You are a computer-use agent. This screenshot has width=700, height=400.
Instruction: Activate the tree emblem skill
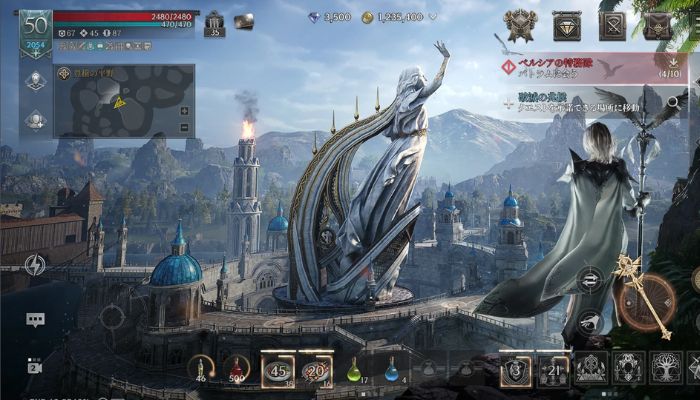(663, 368)
